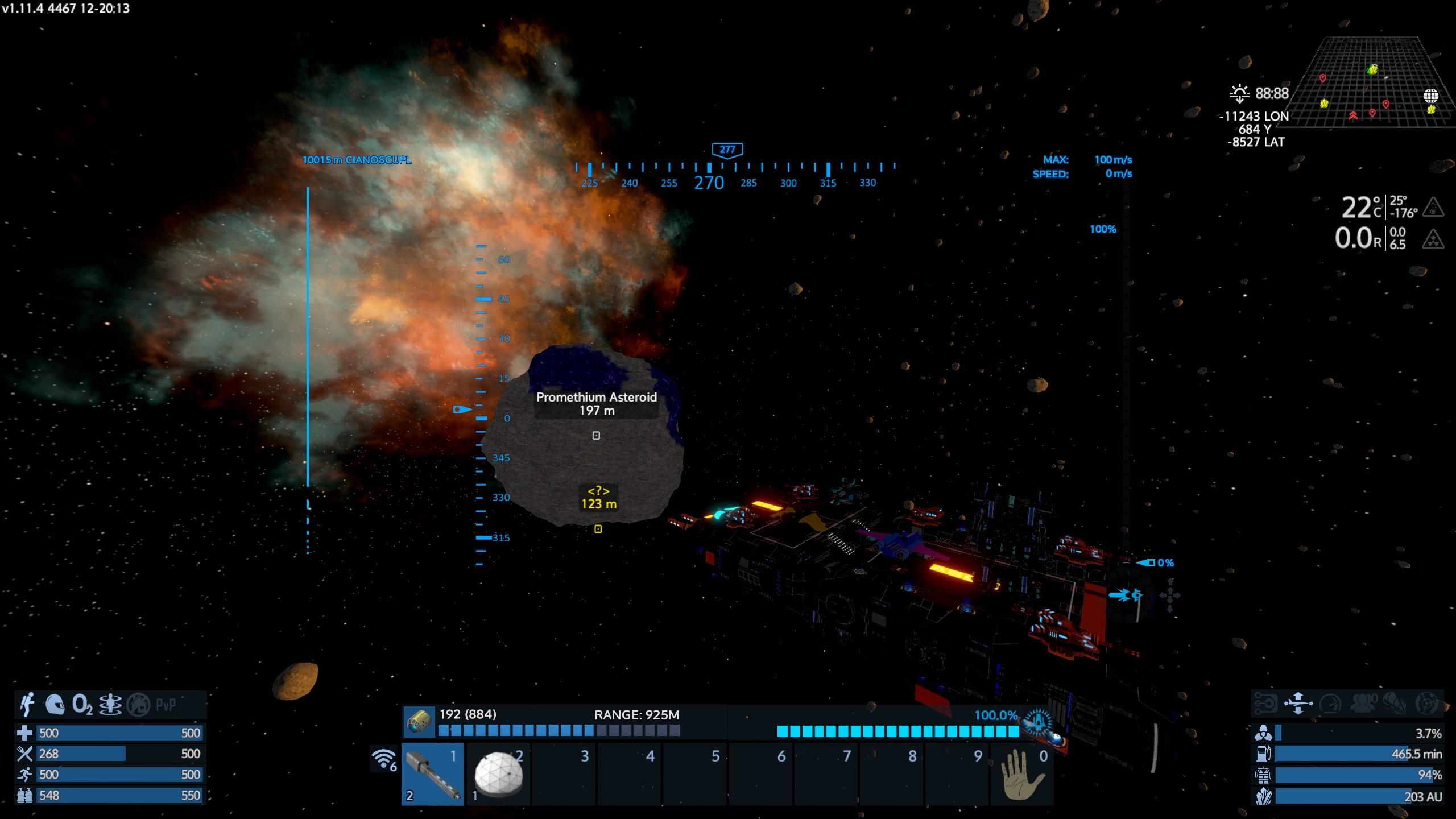Screen dimensions: 1456x819
Task: Toggle the helmet status icon
Action: coord(55,705)
